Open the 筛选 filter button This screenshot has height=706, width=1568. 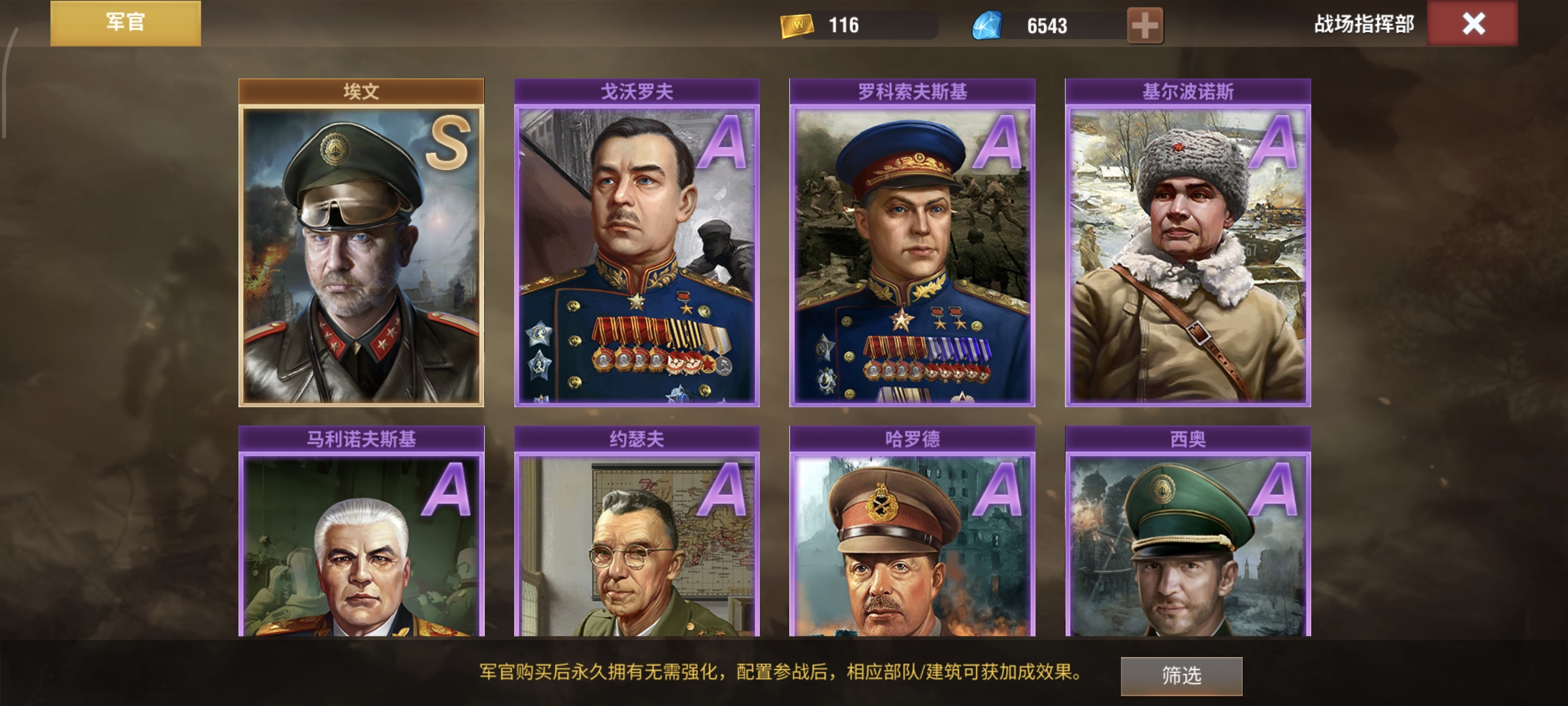click(1181, 675)
